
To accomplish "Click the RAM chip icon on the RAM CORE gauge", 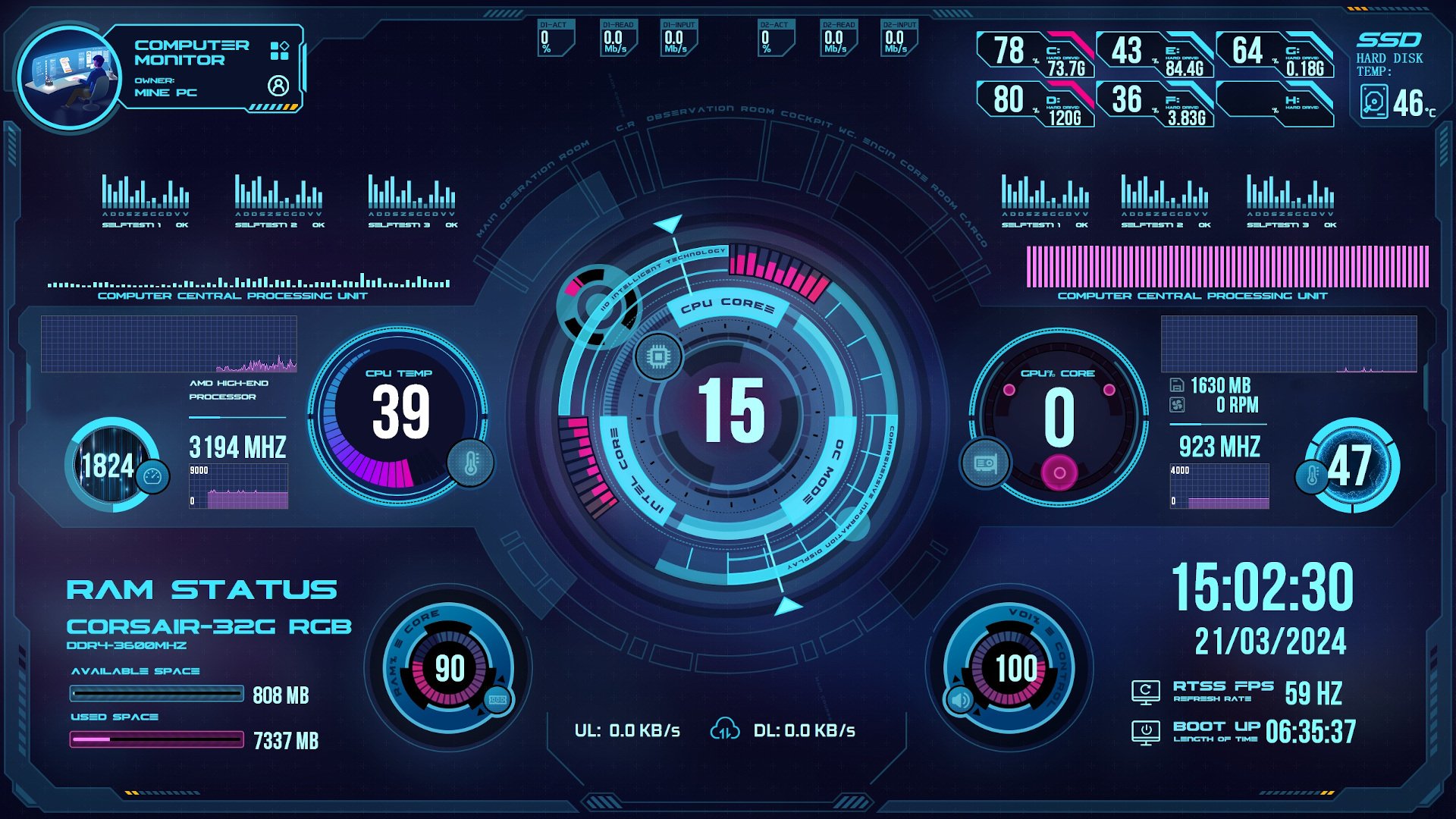I will 497,699.
